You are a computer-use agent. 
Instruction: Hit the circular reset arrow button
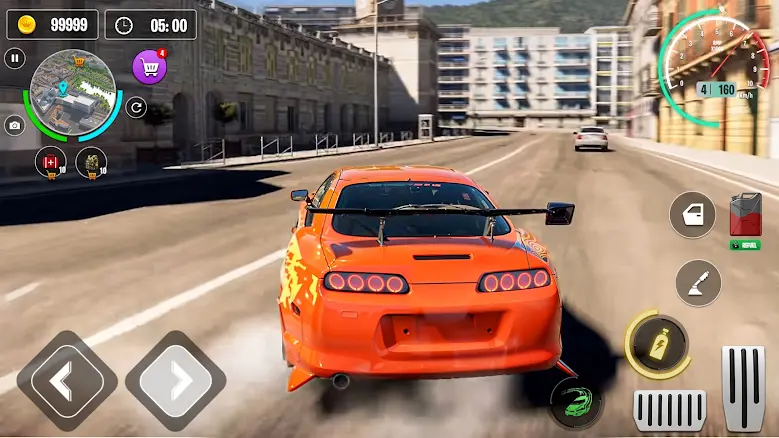(136, 107)
